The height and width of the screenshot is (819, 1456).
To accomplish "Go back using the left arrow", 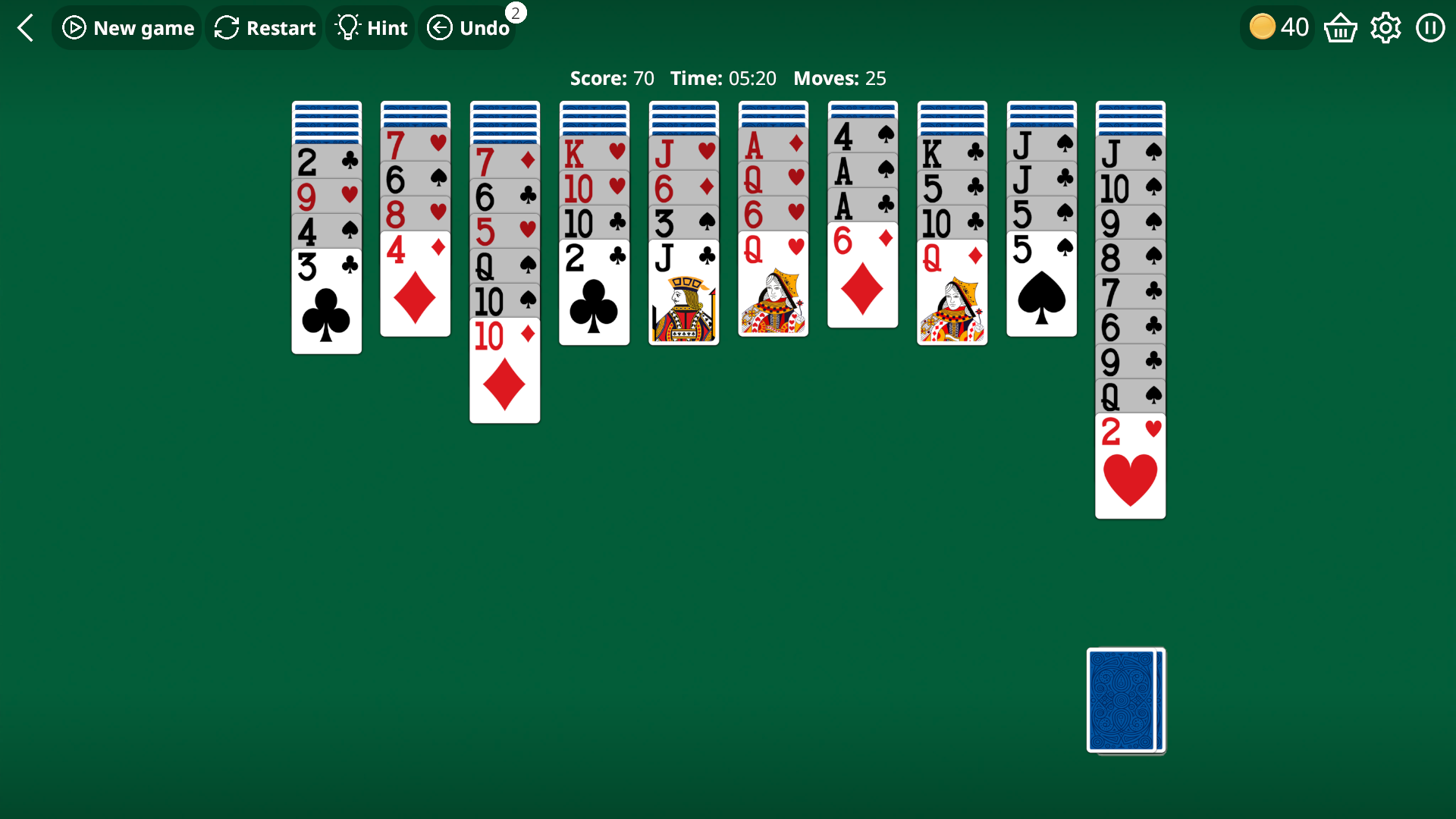I will coord(25,27).
